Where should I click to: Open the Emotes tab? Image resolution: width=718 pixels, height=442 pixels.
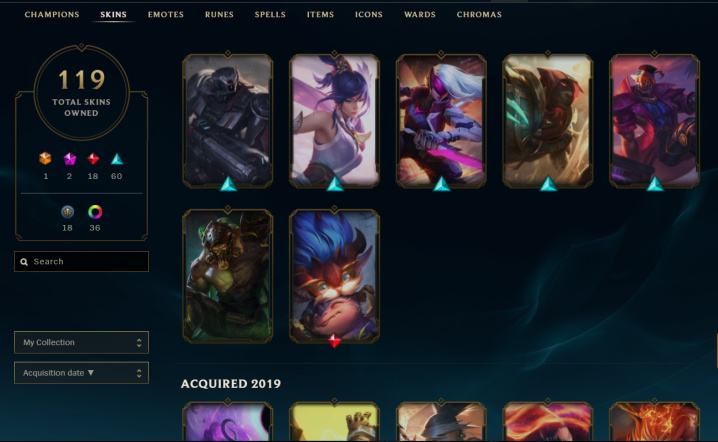point(166,15)
